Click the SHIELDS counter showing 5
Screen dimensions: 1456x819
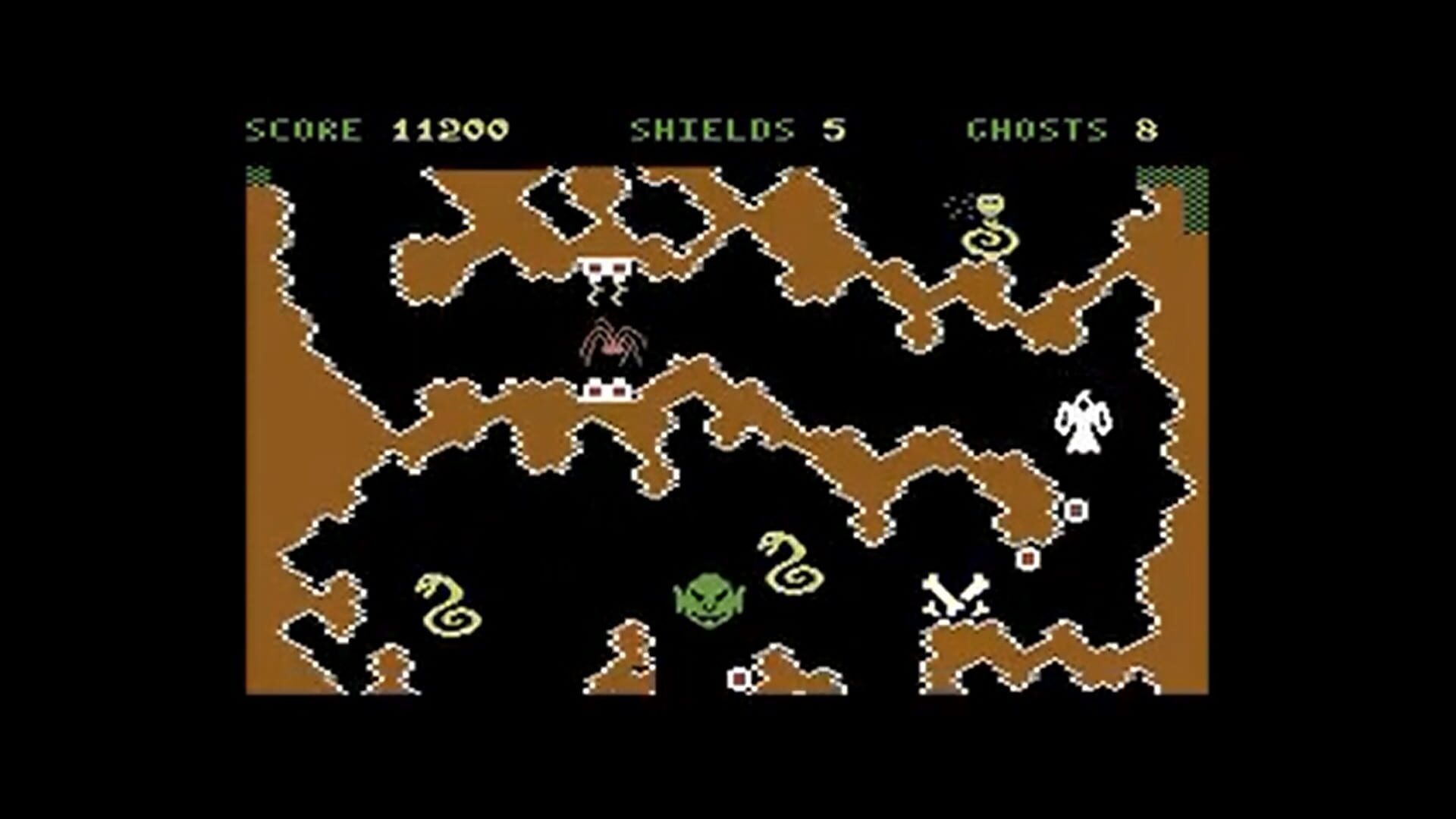[834, 129]
